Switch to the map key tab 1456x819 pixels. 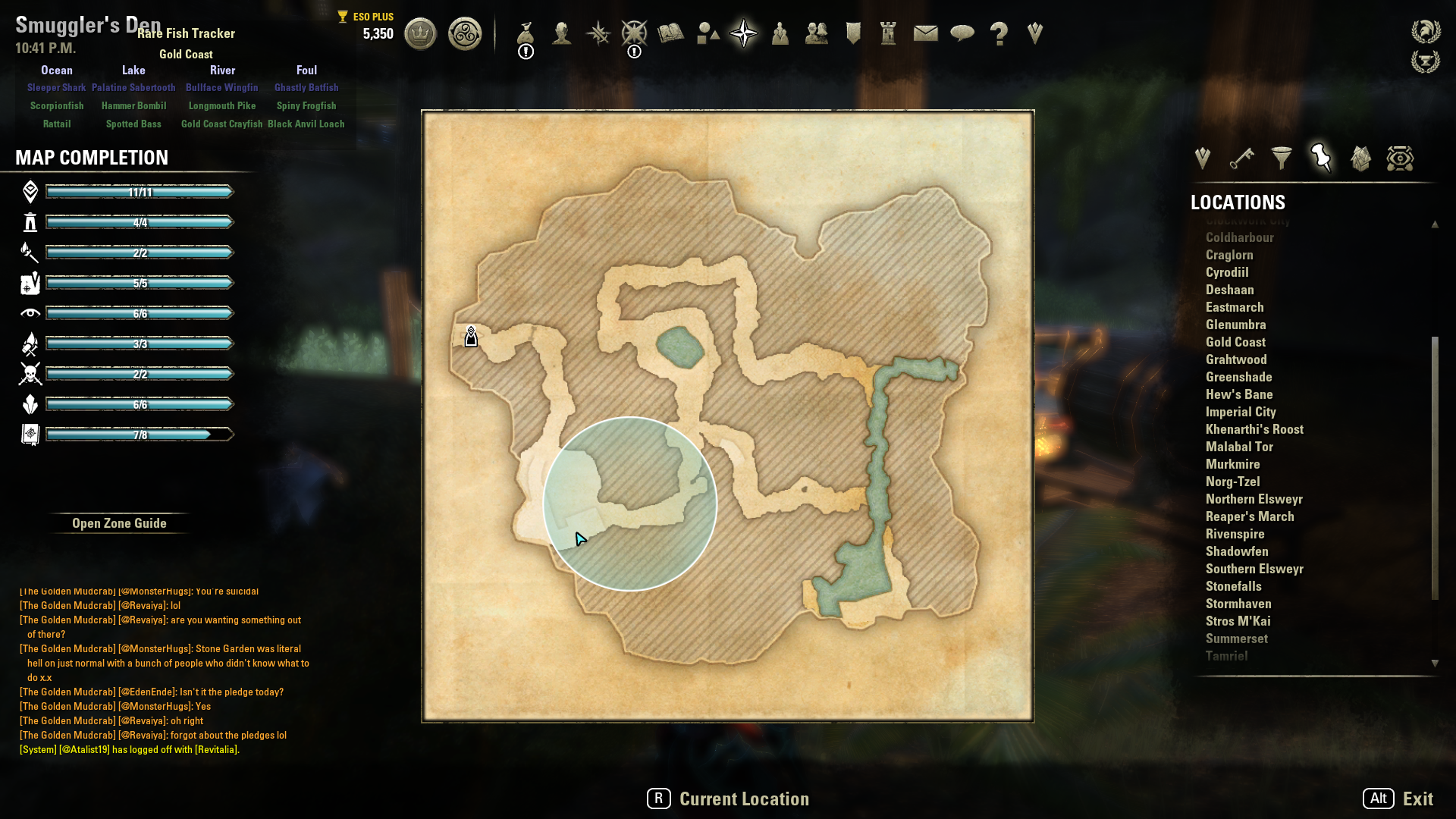coord(1241,158)
